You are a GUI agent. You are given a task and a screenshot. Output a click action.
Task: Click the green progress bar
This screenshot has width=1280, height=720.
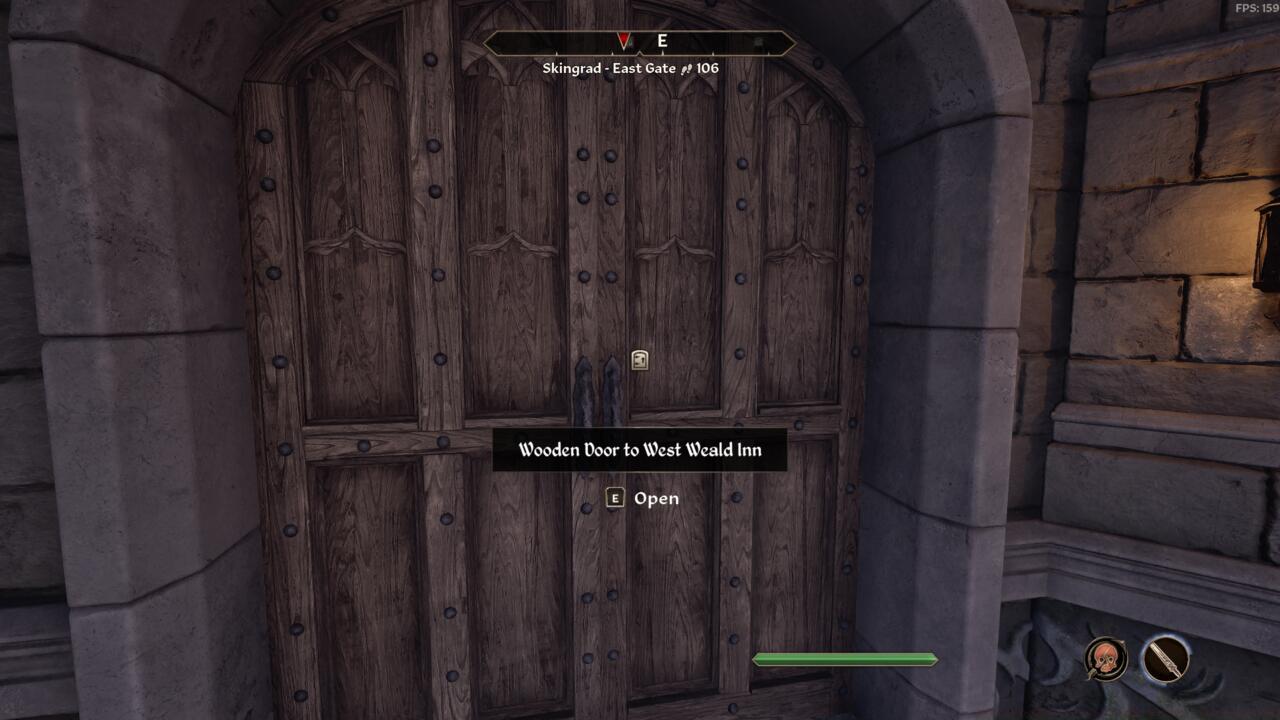point(846,658)
